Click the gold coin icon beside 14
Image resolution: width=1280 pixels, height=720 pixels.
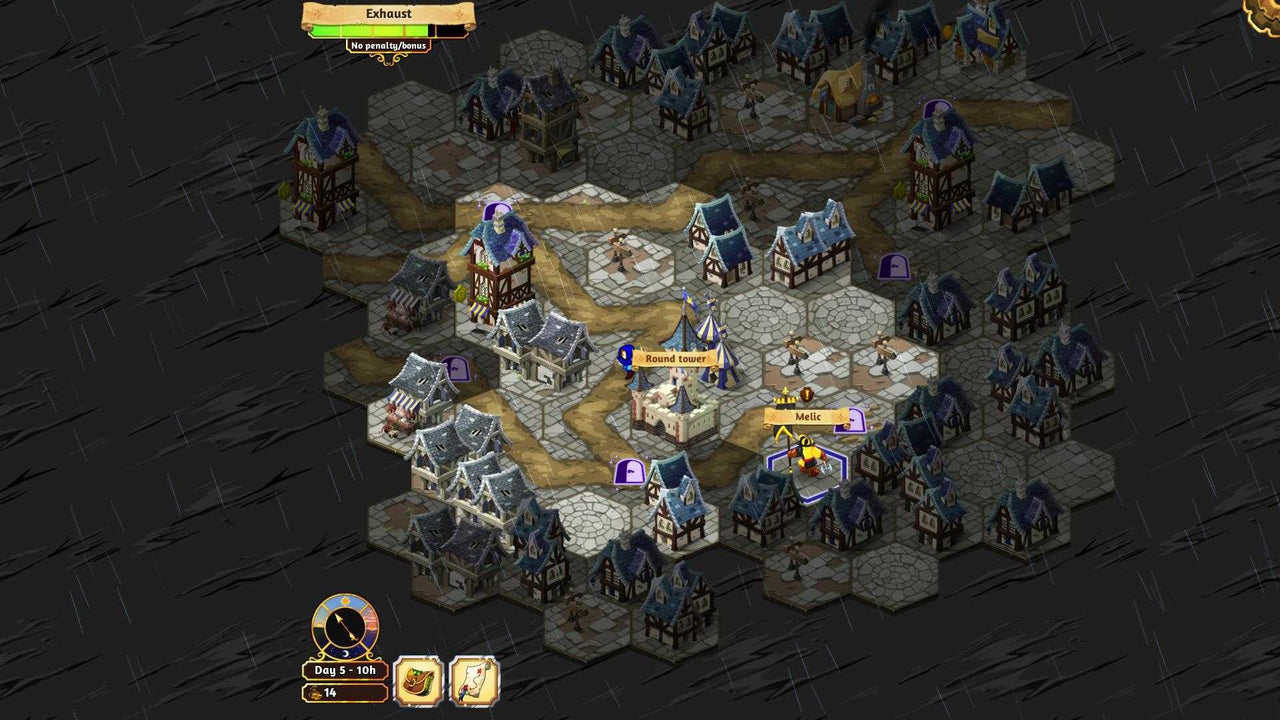point(314,691)
